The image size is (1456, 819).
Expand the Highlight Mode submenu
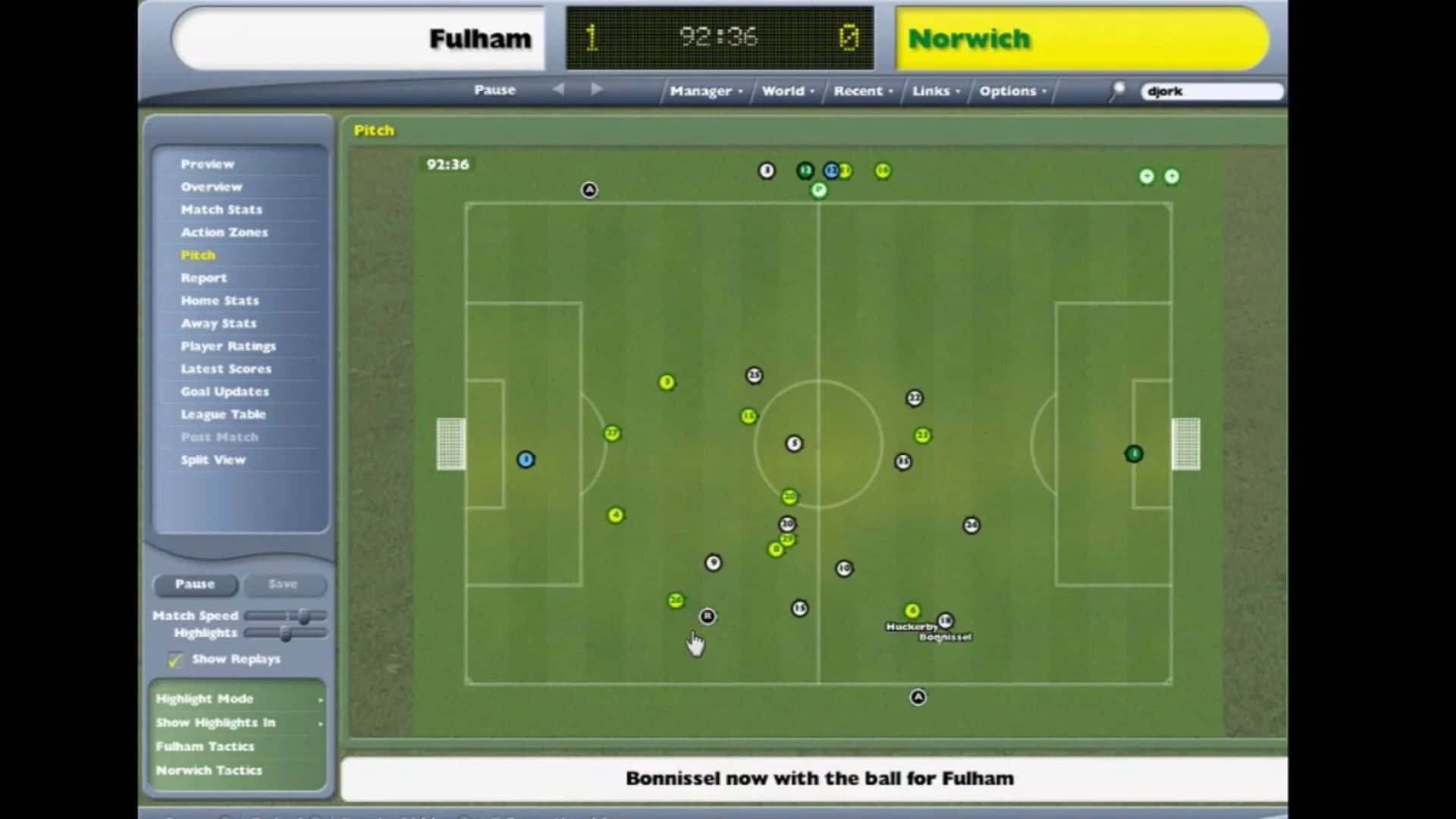[205, 698]
